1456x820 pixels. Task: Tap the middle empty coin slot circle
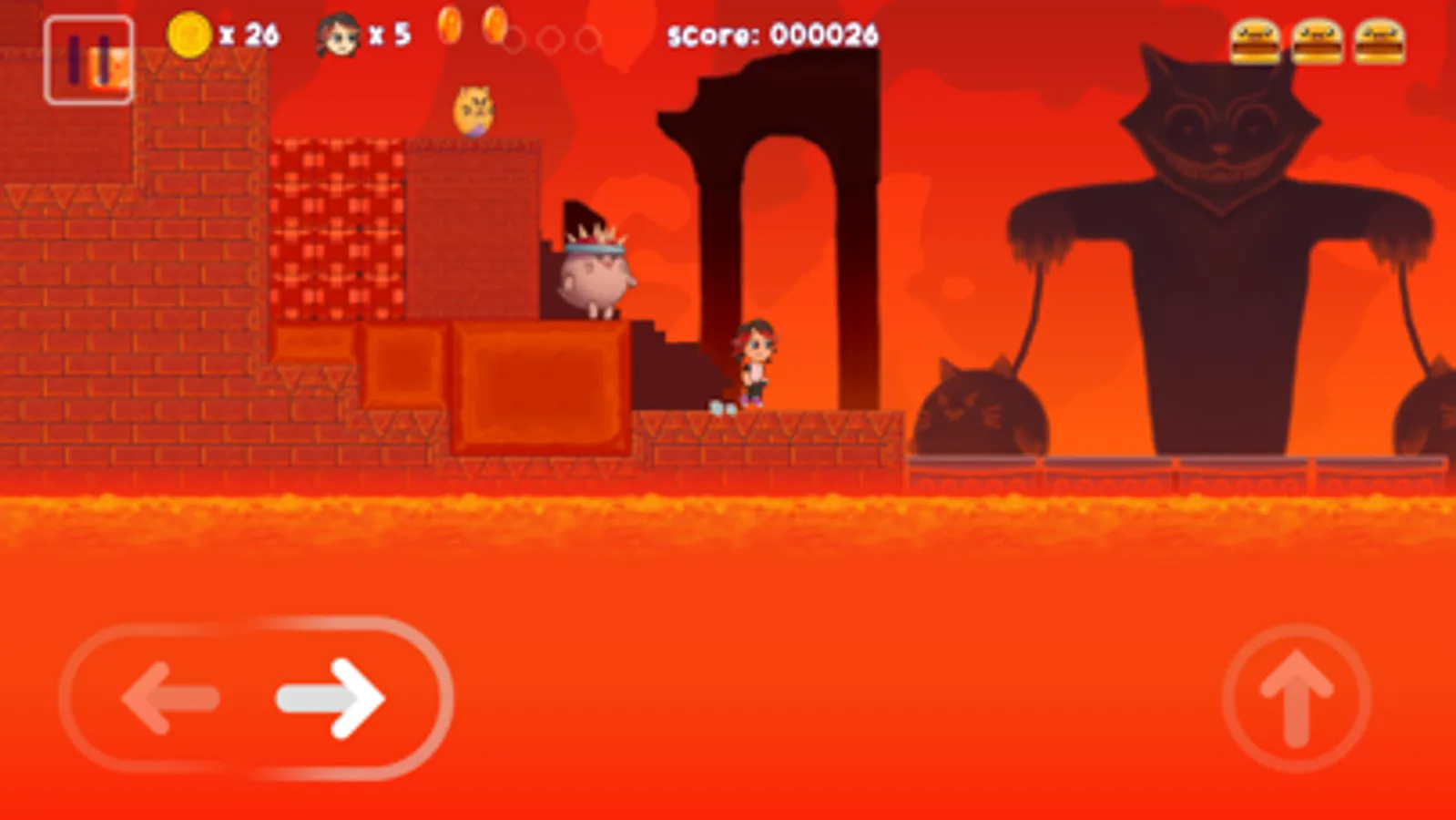click(x=552, y=40)
